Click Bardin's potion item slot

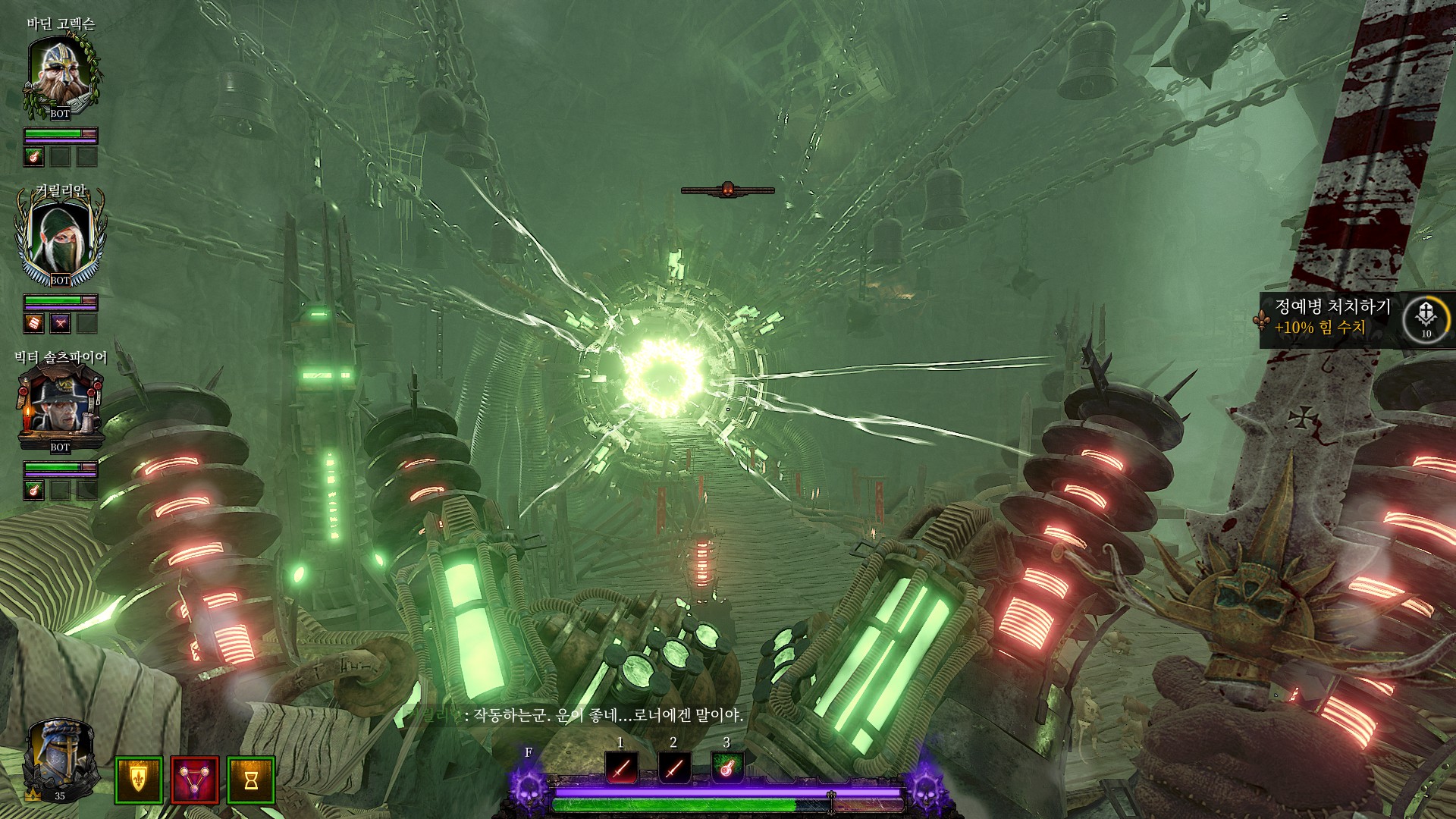[33, 157]
